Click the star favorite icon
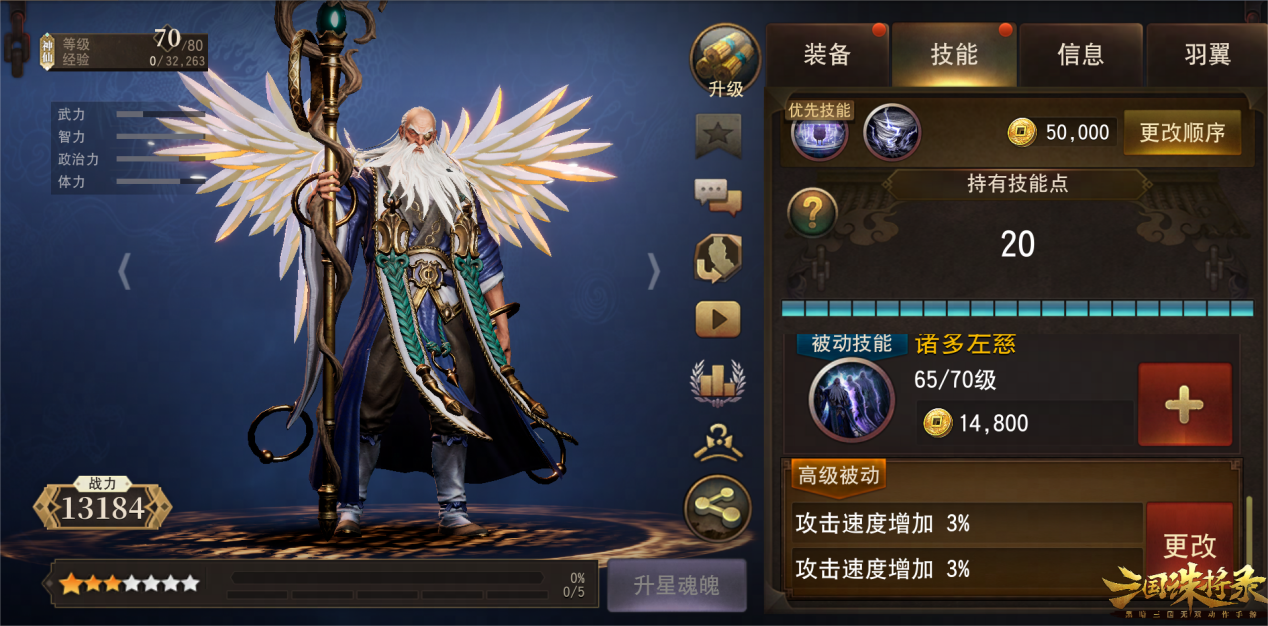 coord(718,135)
